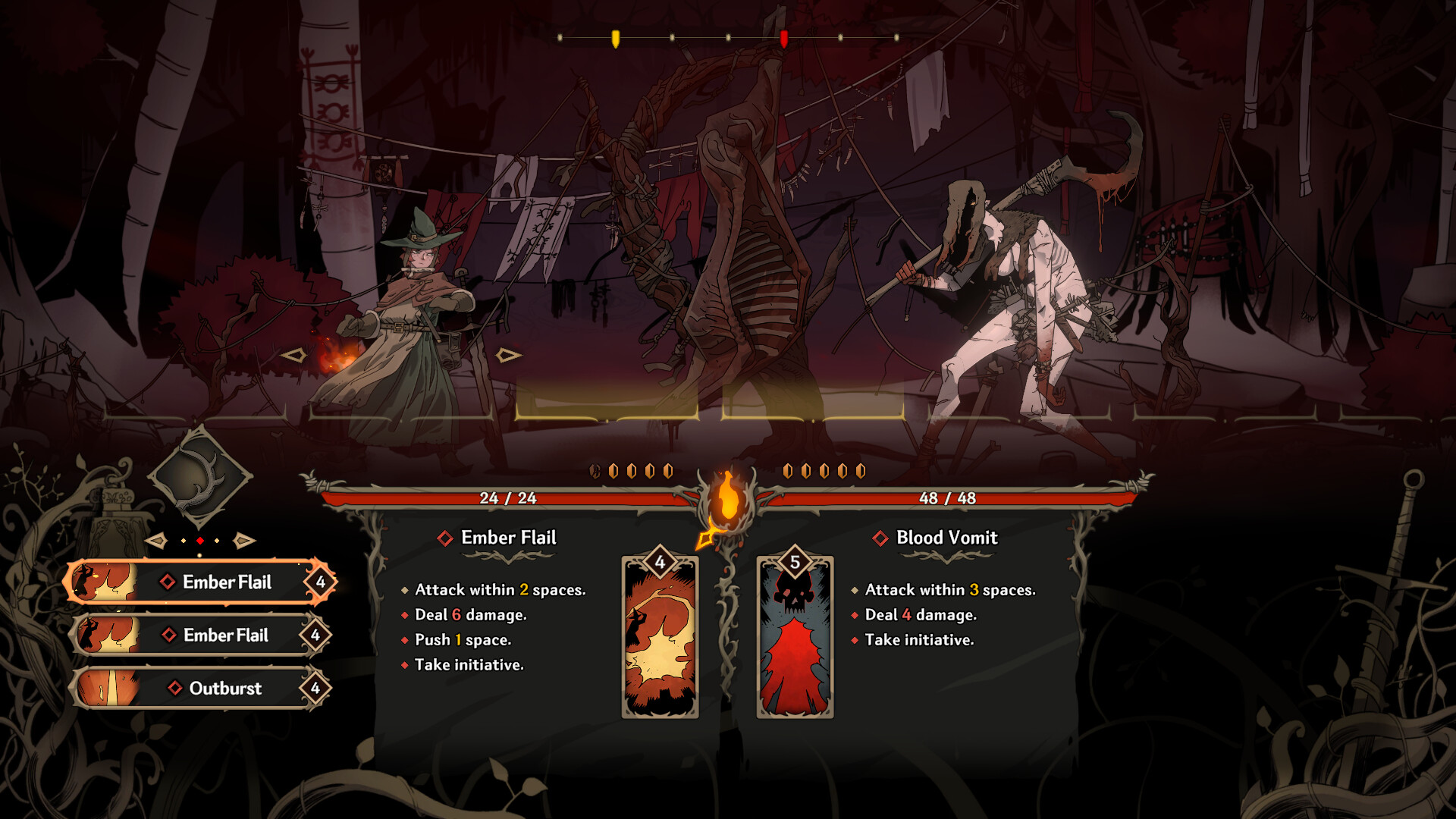The width and height of the screenshot is (1456, 819).
Task: Select the yellow marker on the initiative track
Action: coord(614,36)
